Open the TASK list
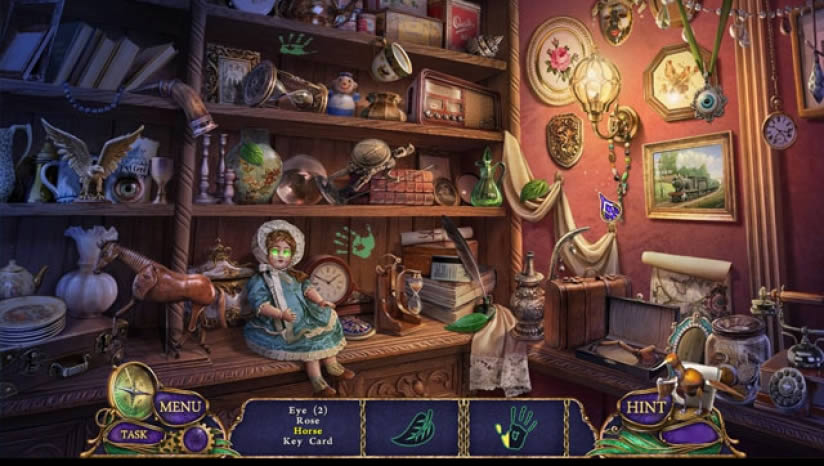The height and width of the screenshot is (466, 824). click(131, 434)
